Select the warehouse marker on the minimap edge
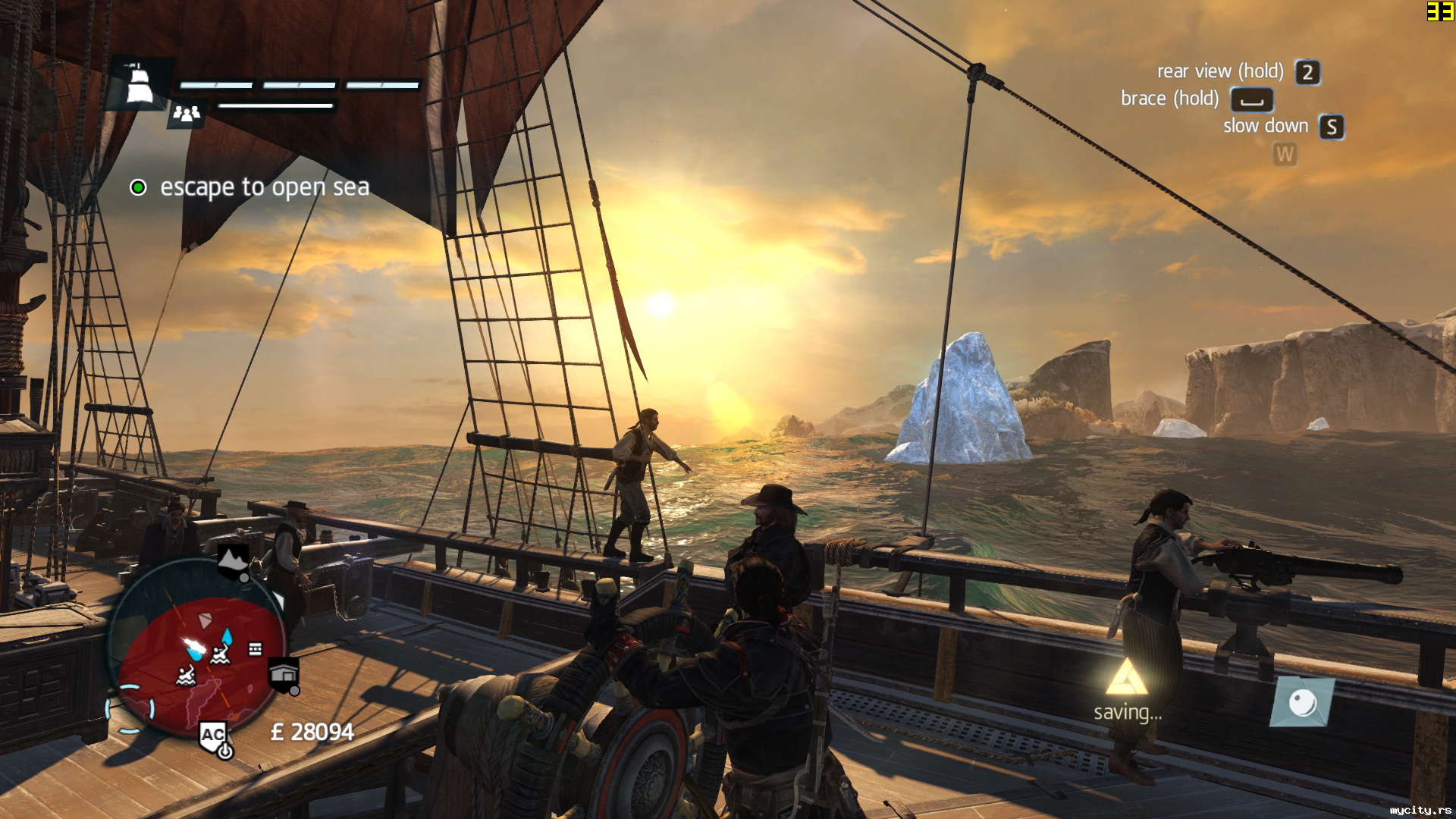1456x819 pixels. 284,674
